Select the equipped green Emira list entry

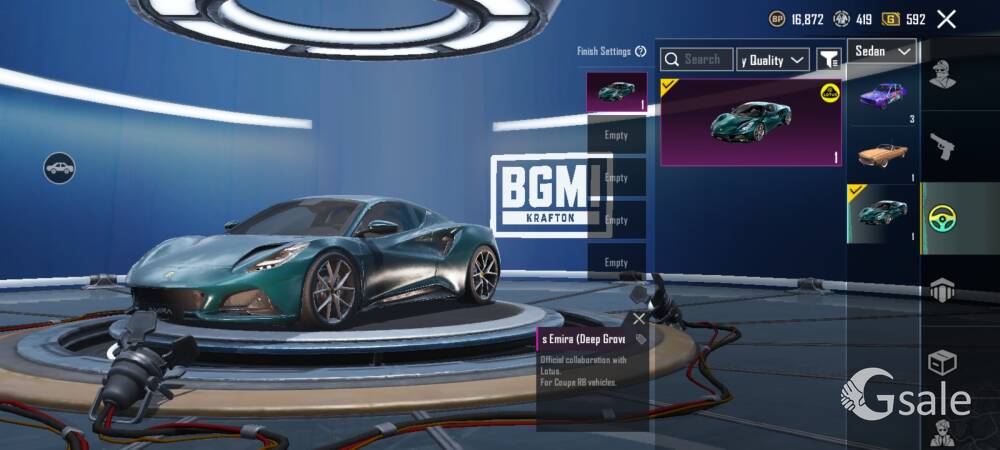(x=883, y=213)
